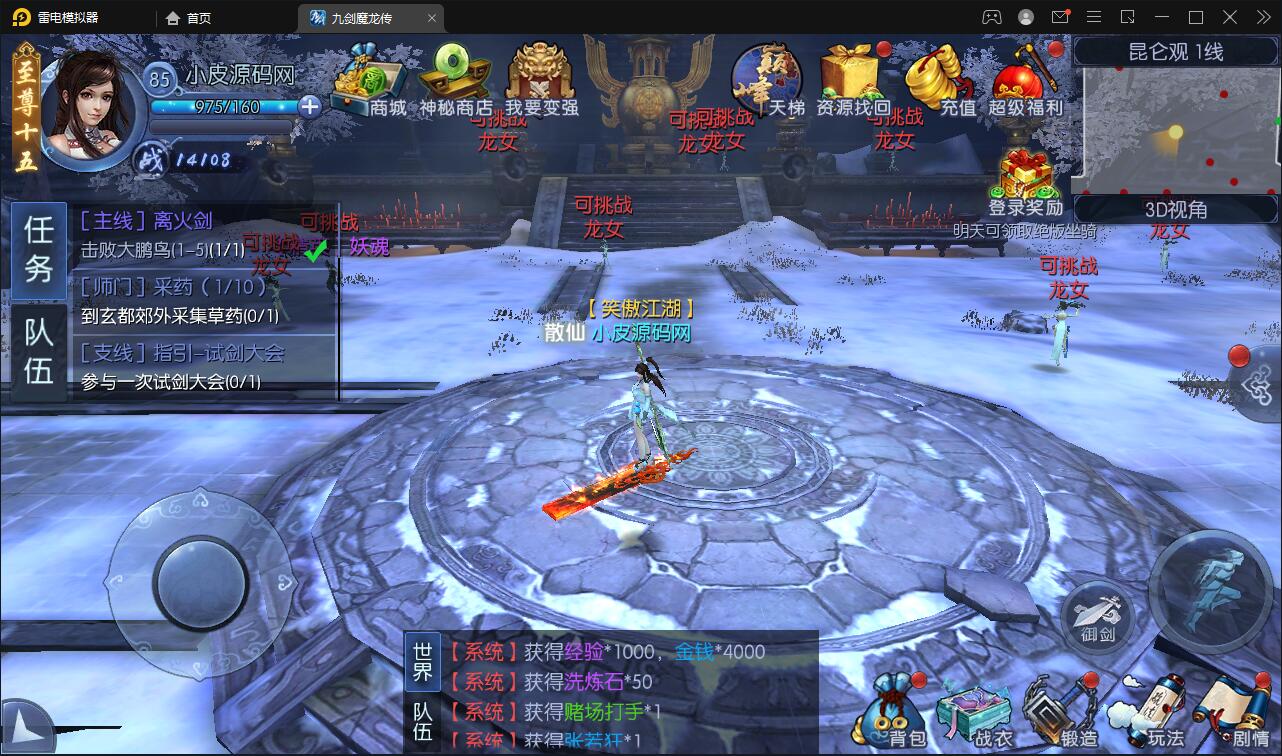Screen dimensions: 1282x756
Task: Open the 昆仑观 minimap
Action: [x=1176, y=130]
